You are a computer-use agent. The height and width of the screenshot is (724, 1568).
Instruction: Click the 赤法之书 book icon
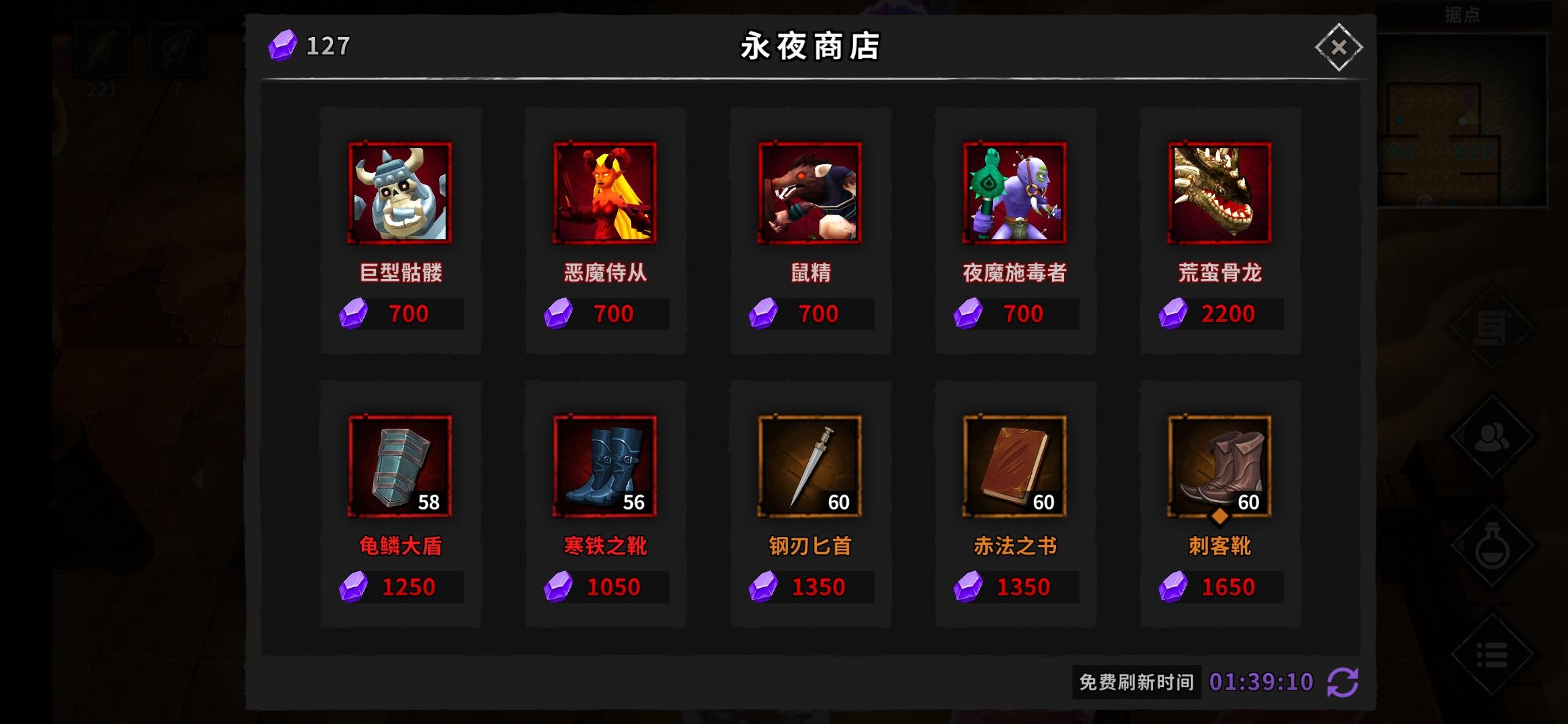(1015, 464)
